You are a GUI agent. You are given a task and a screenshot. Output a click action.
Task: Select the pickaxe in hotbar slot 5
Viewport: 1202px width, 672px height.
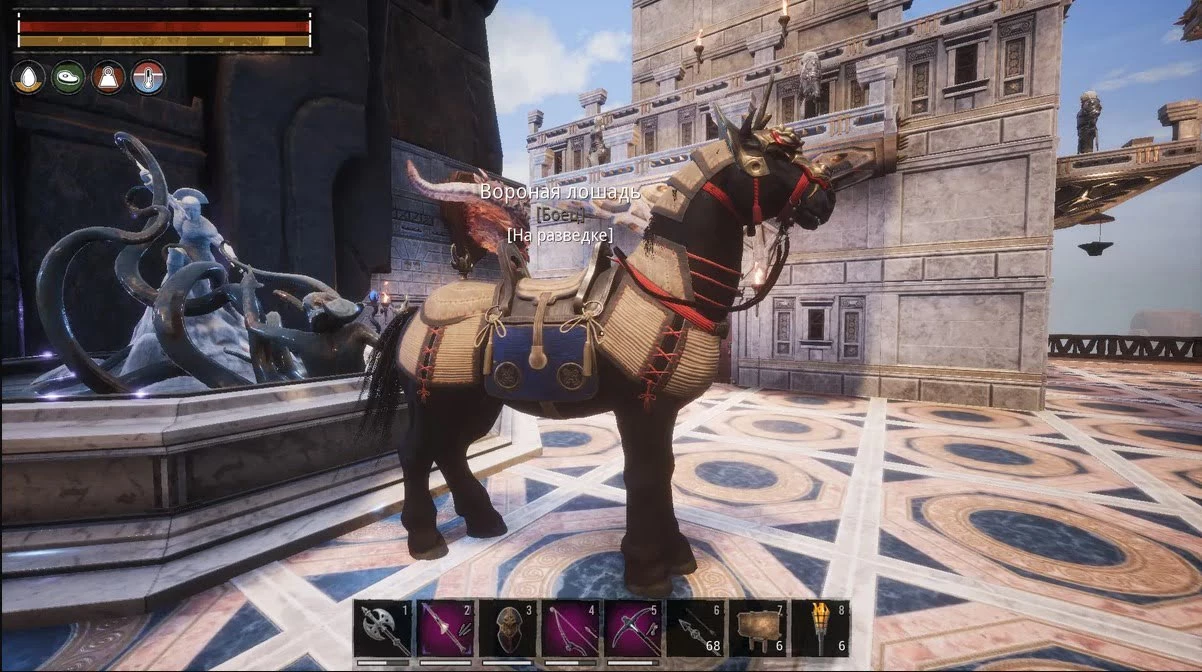pyautogui.click(x=633, y=628)
